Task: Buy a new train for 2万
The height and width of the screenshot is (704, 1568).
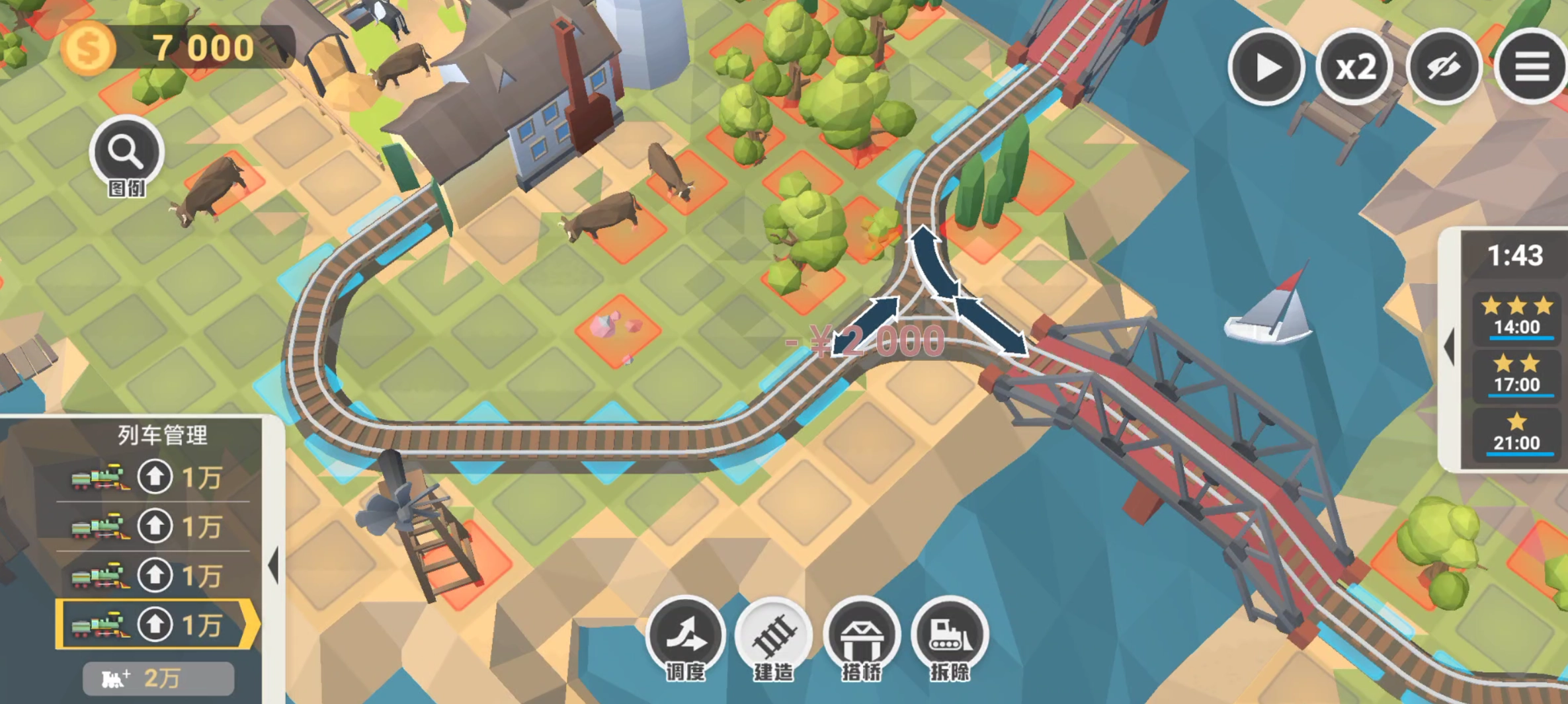Action: (x=158, y=678)
